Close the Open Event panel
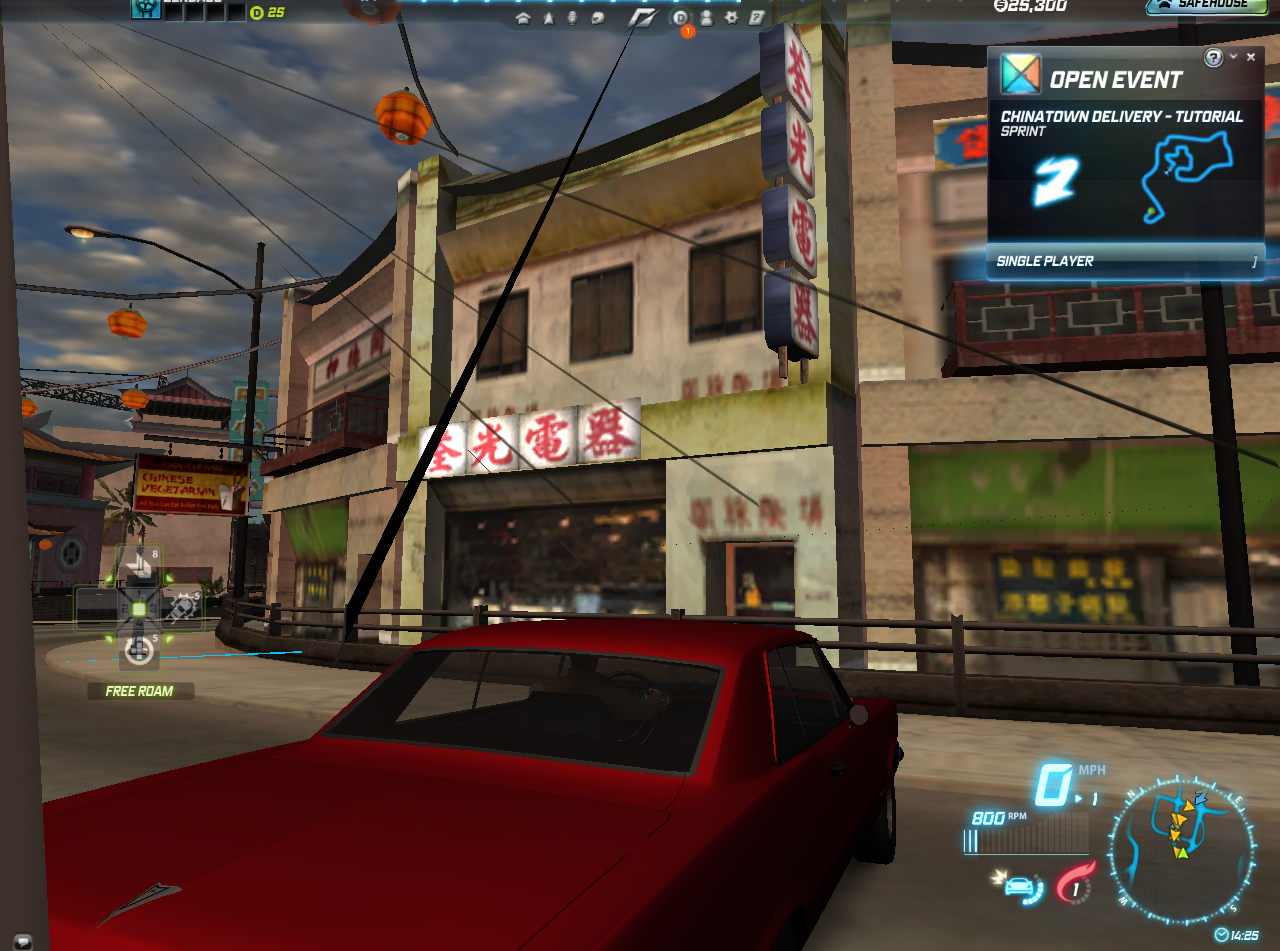This screenshot has height=951, width=1280. [1251, 57]
